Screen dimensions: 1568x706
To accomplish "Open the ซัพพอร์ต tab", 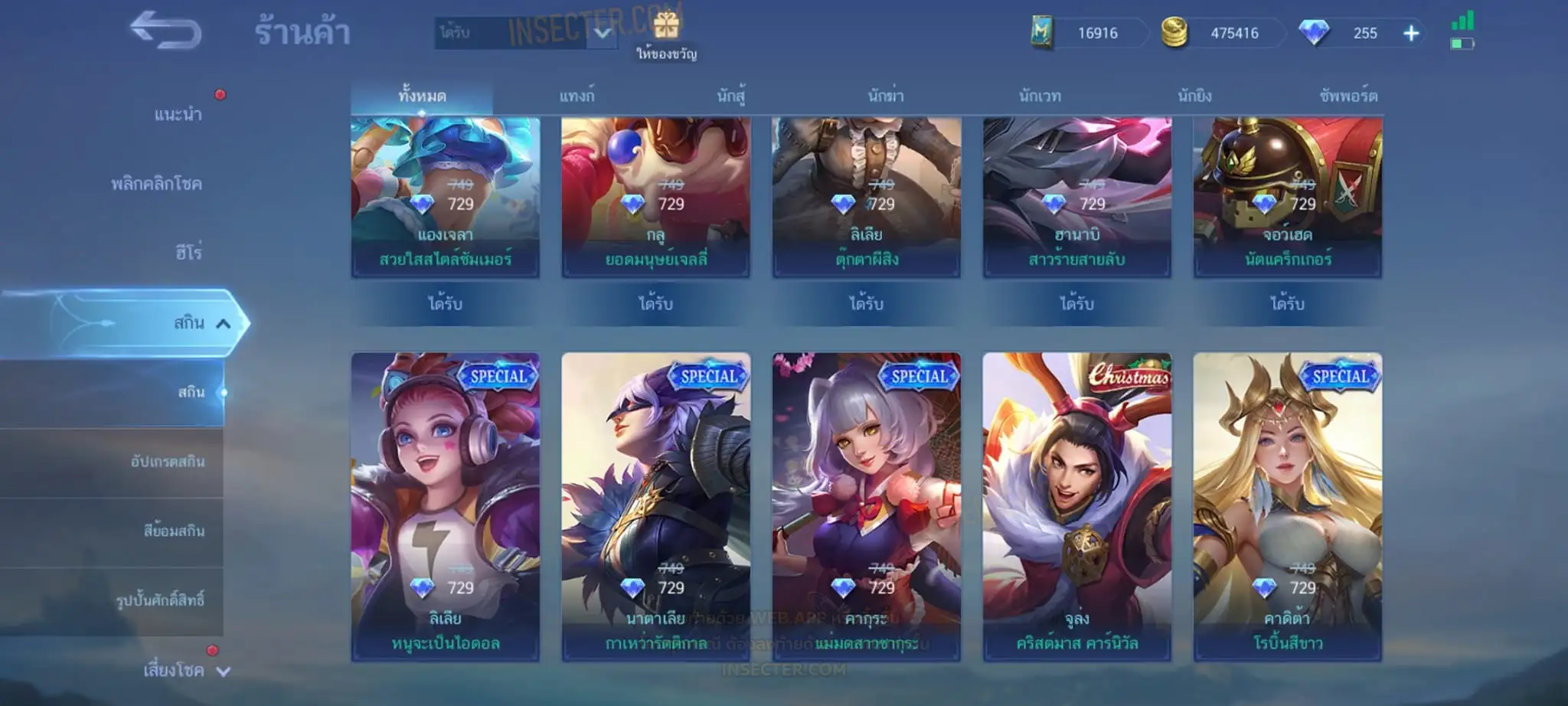I will pyautogui.click(x=1348, y=96).
